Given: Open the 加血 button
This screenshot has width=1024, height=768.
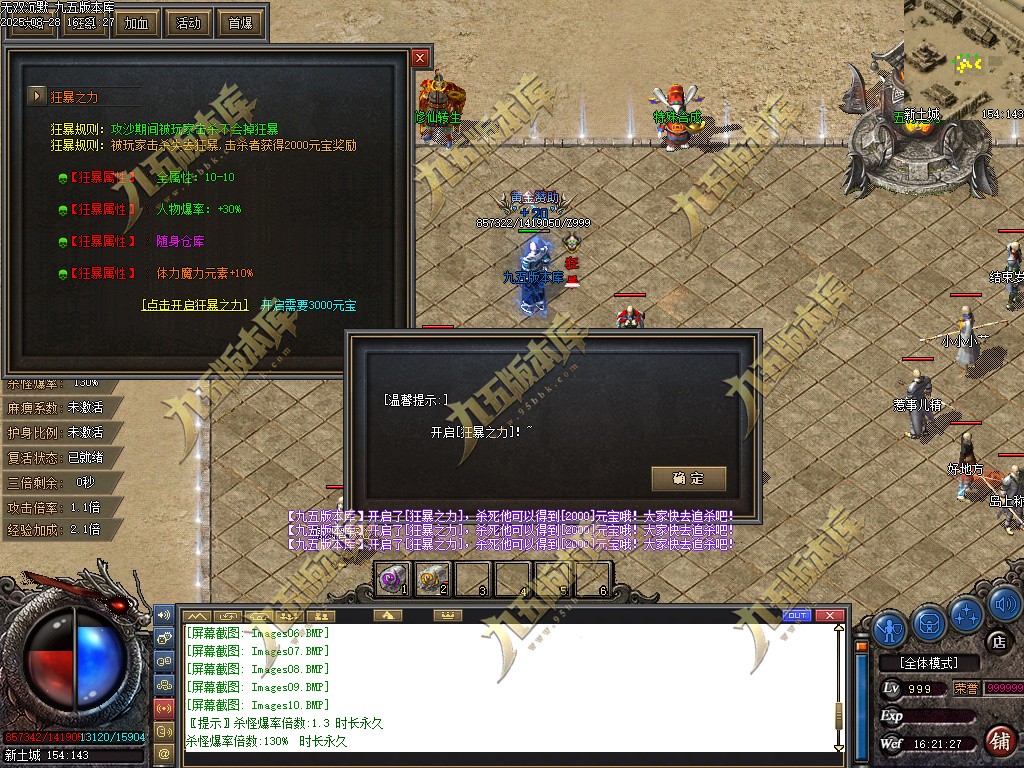Looking at the screenshot, I should [137, 23].
